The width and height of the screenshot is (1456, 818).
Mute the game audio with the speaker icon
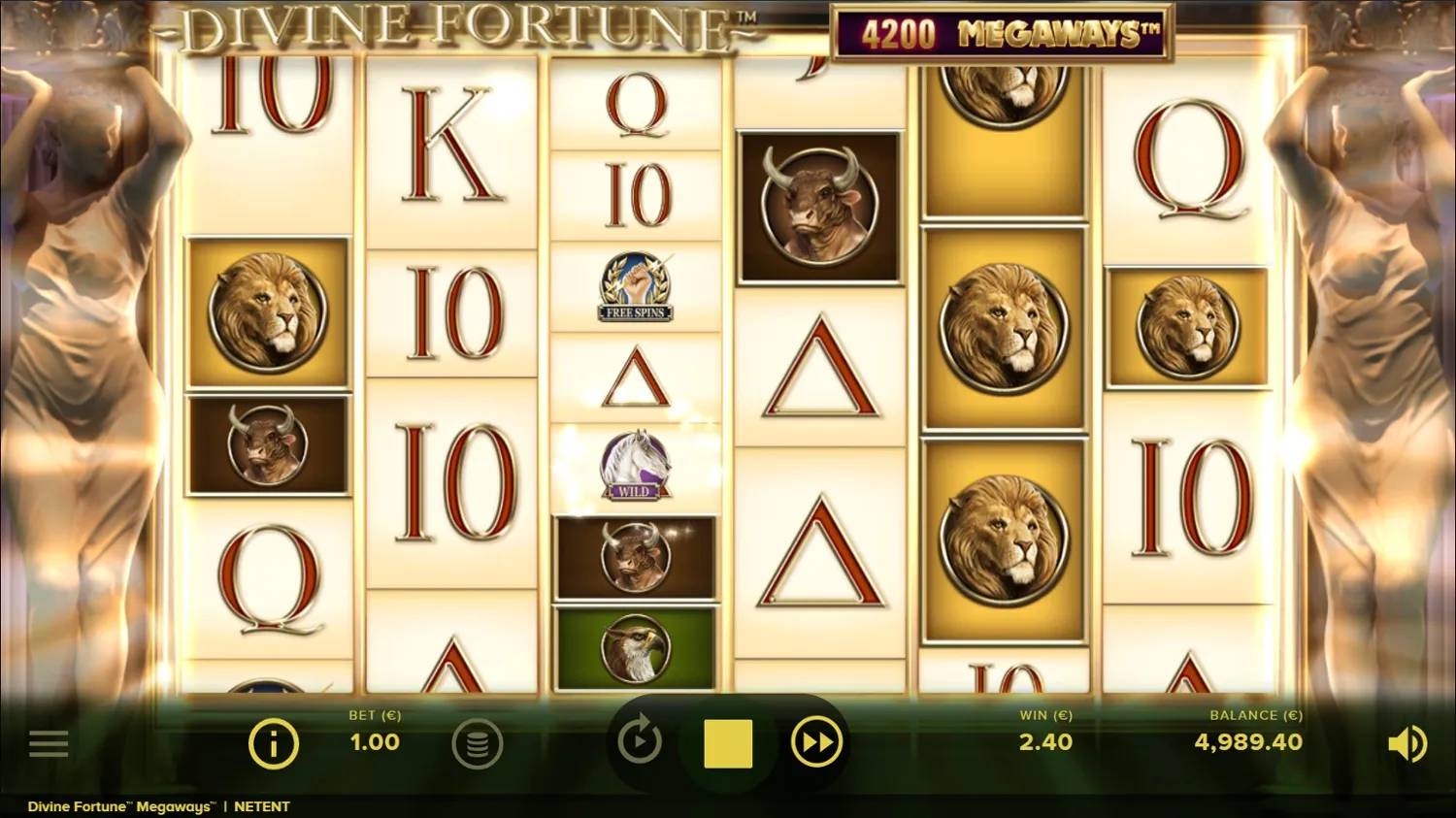(x=1406, y=743)
